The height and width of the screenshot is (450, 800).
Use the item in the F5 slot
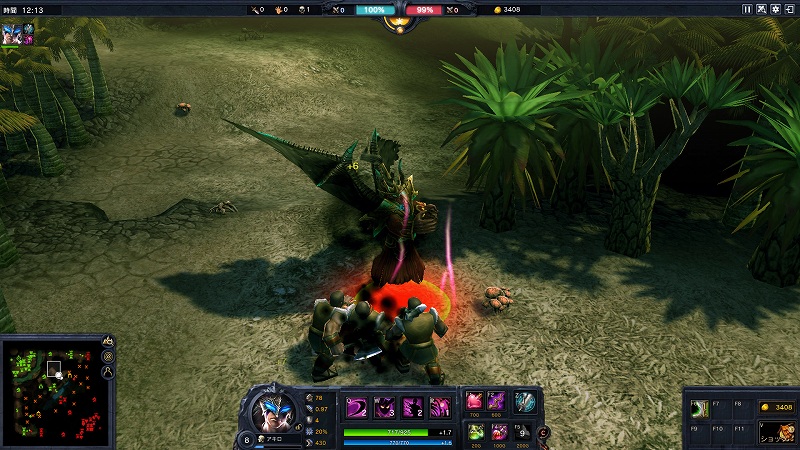click(x=520, y=431)
